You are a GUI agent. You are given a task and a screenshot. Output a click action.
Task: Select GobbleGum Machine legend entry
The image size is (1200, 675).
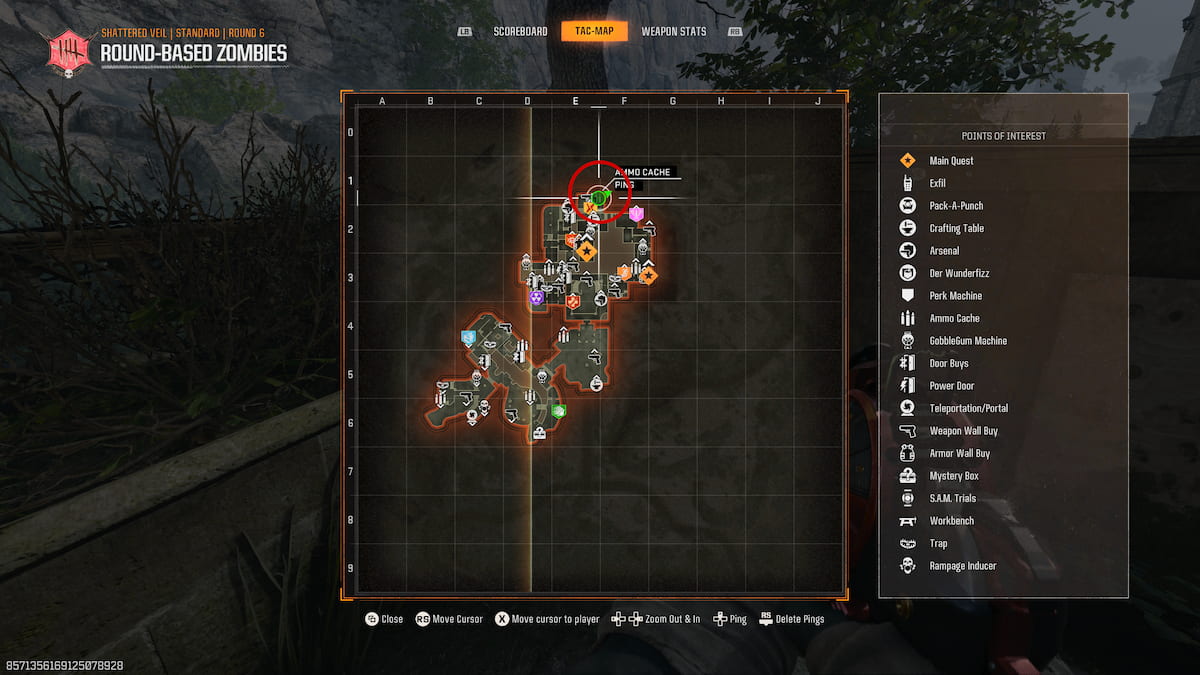(x=968, y=341)
